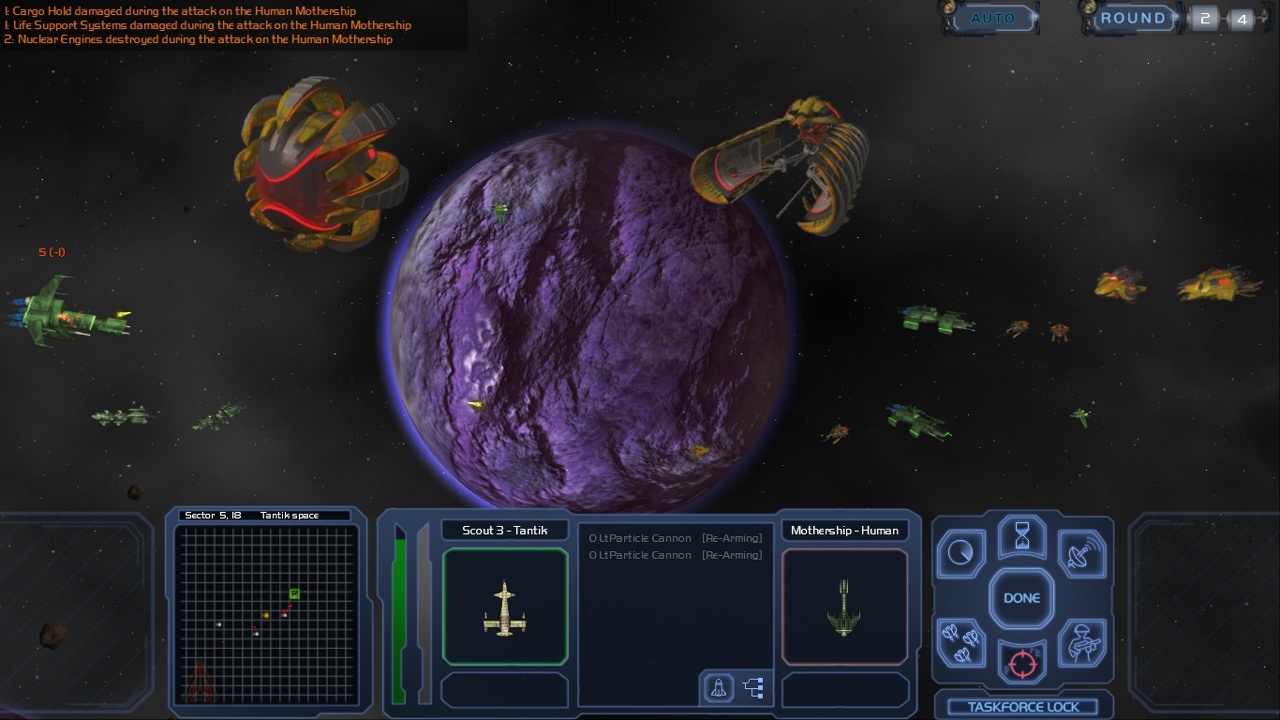The height and width of the screenshot is (720, 1280).
Task: Activate the Taskforce Lock button
Action: click(x=1023, y=706)
